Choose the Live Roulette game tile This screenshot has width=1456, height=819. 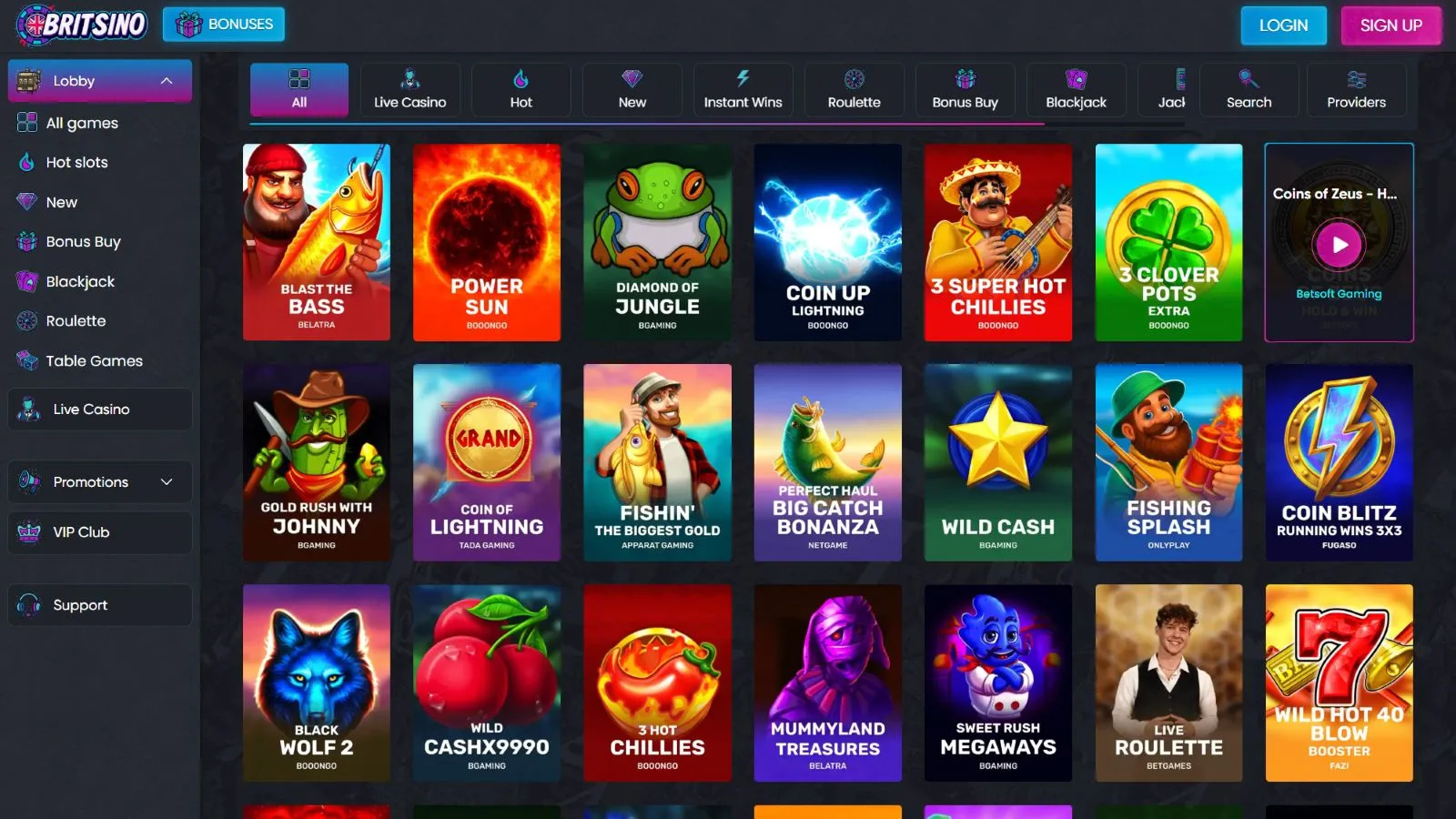[x=1168, y=682]
